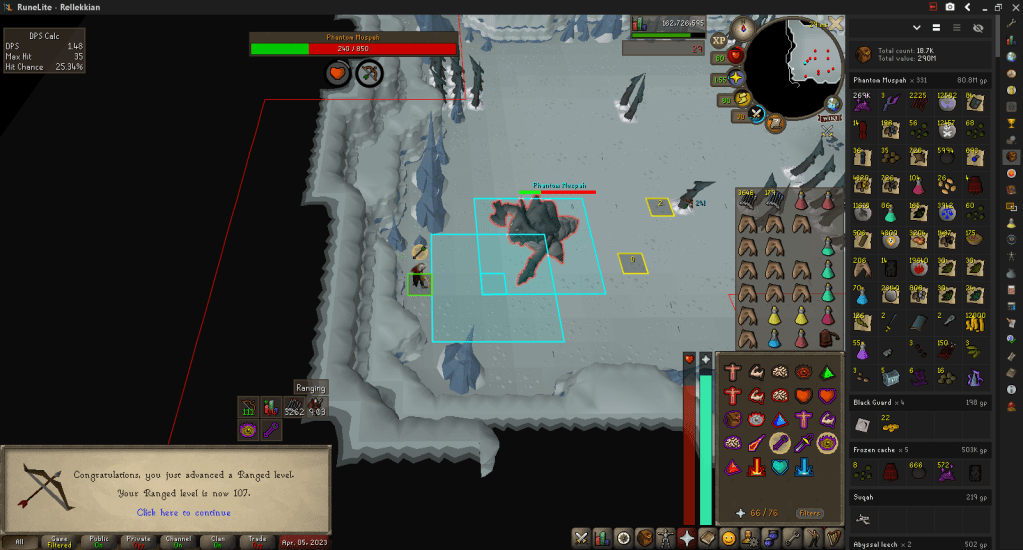
Task: Switch to the Game chat filter tab
Action: pos(60,541)
